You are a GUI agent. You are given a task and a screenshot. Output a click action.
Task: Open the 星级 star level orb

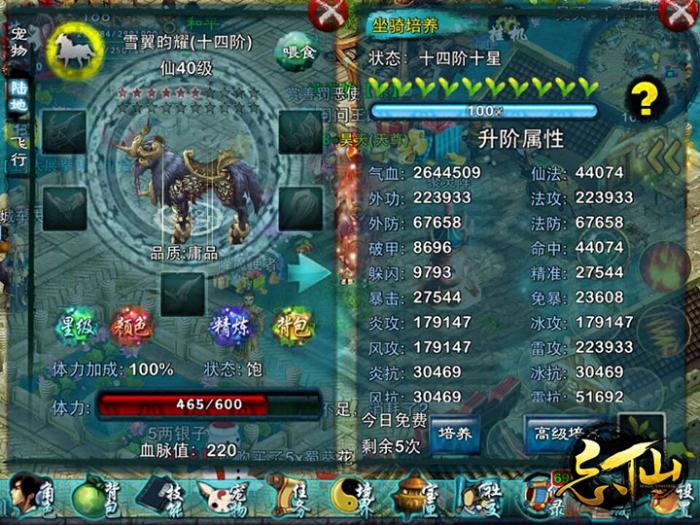pyautogui.click(x=73, y=326)
